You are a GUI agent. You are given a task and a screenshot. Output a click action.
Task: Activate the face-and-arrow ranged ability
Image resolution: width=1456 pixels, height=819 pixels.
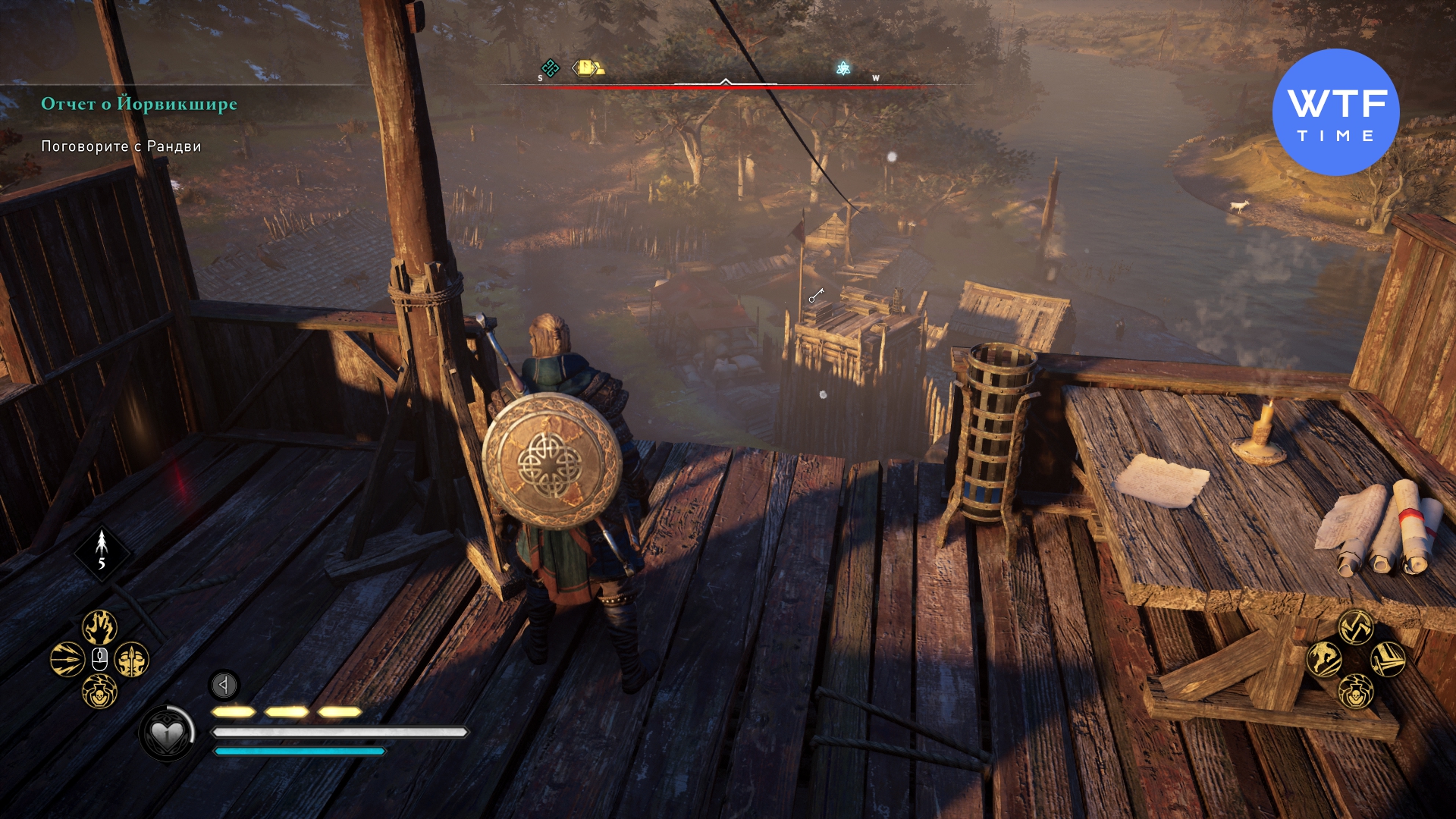(x=132, y=660)
